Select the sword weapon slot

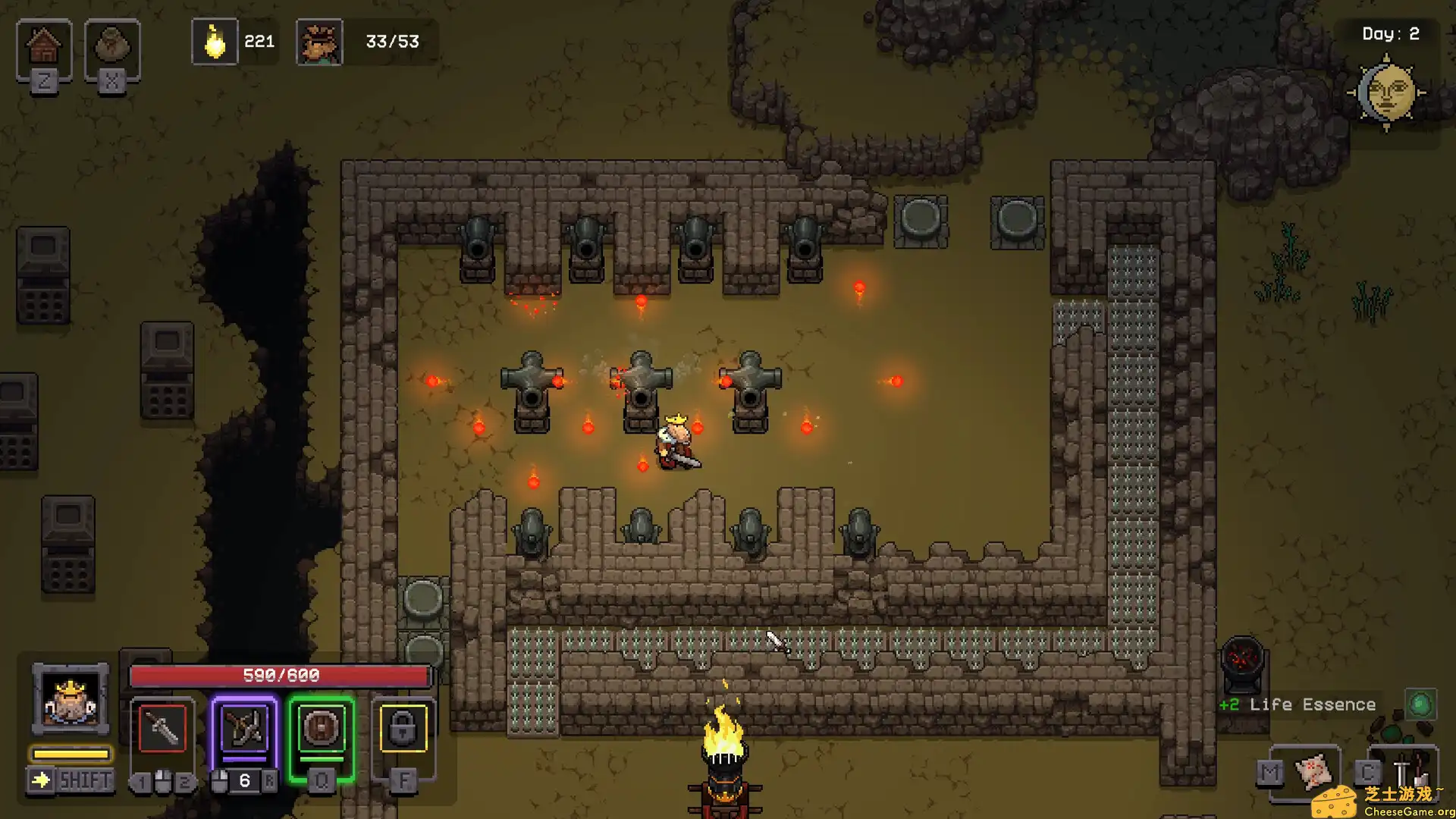click(163, 729)
